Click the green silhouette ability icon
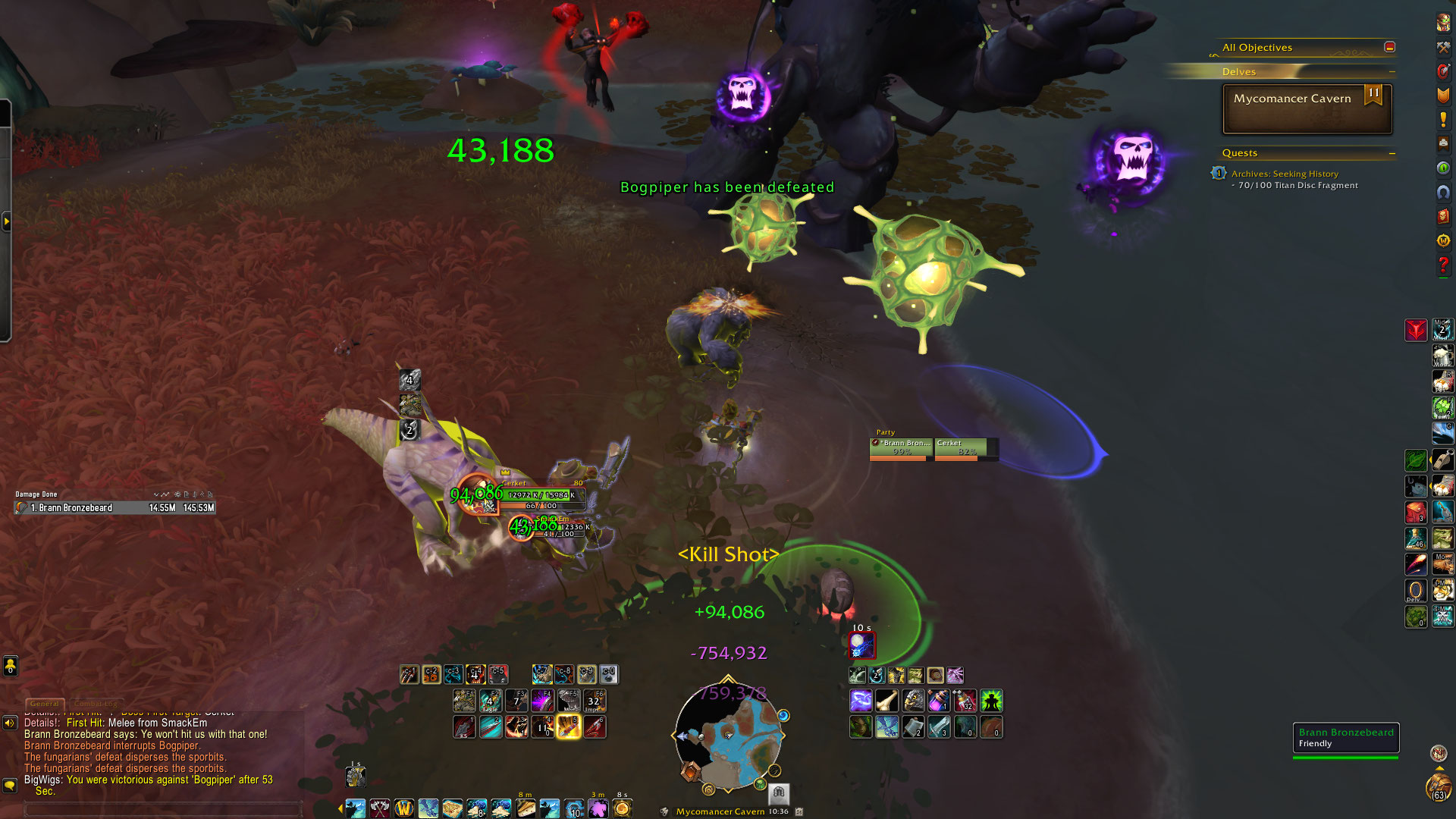 tap(991, 700)
